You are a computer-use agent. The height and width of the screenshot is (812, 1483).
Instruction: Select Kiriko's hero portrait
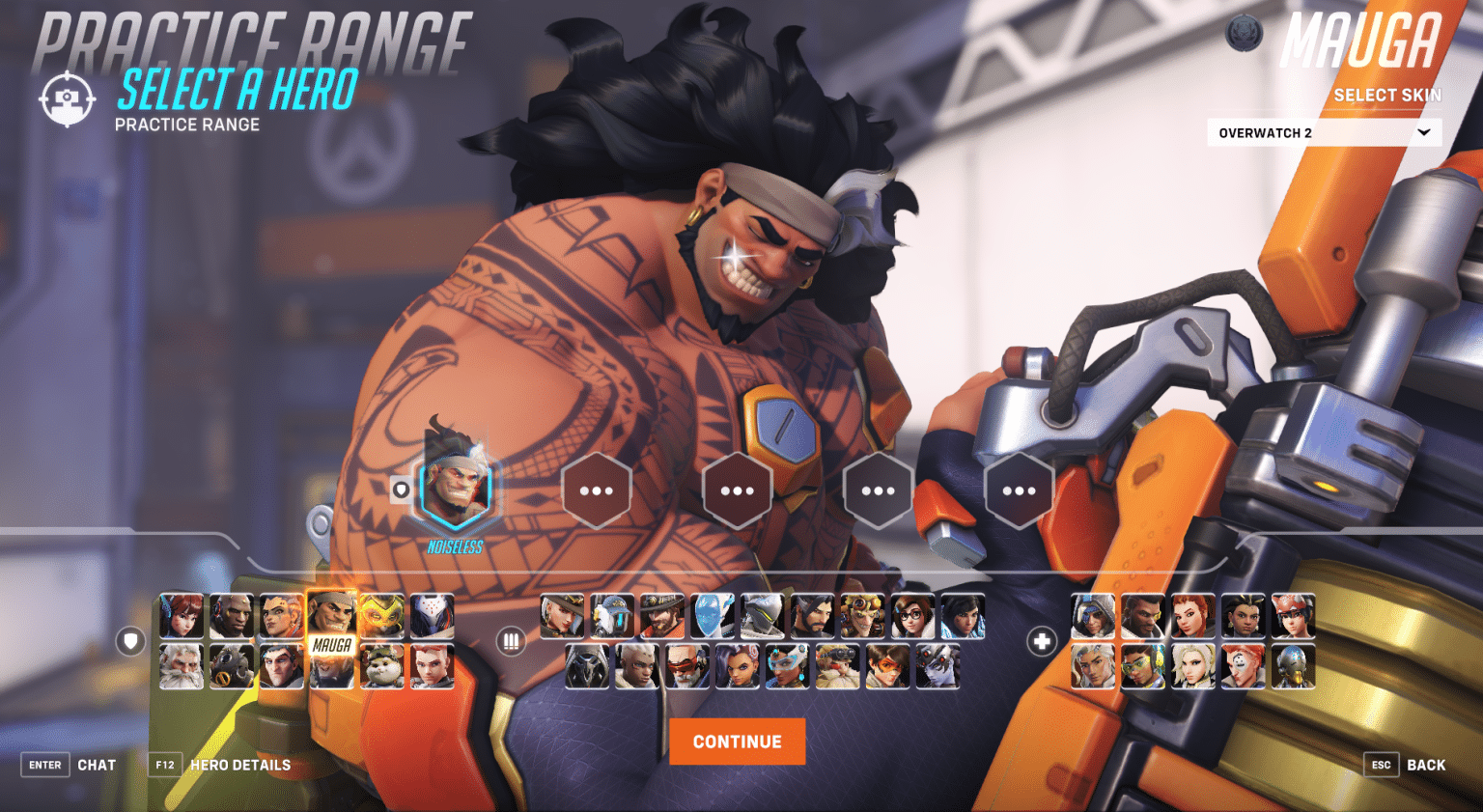click(x=1294, y=615)
